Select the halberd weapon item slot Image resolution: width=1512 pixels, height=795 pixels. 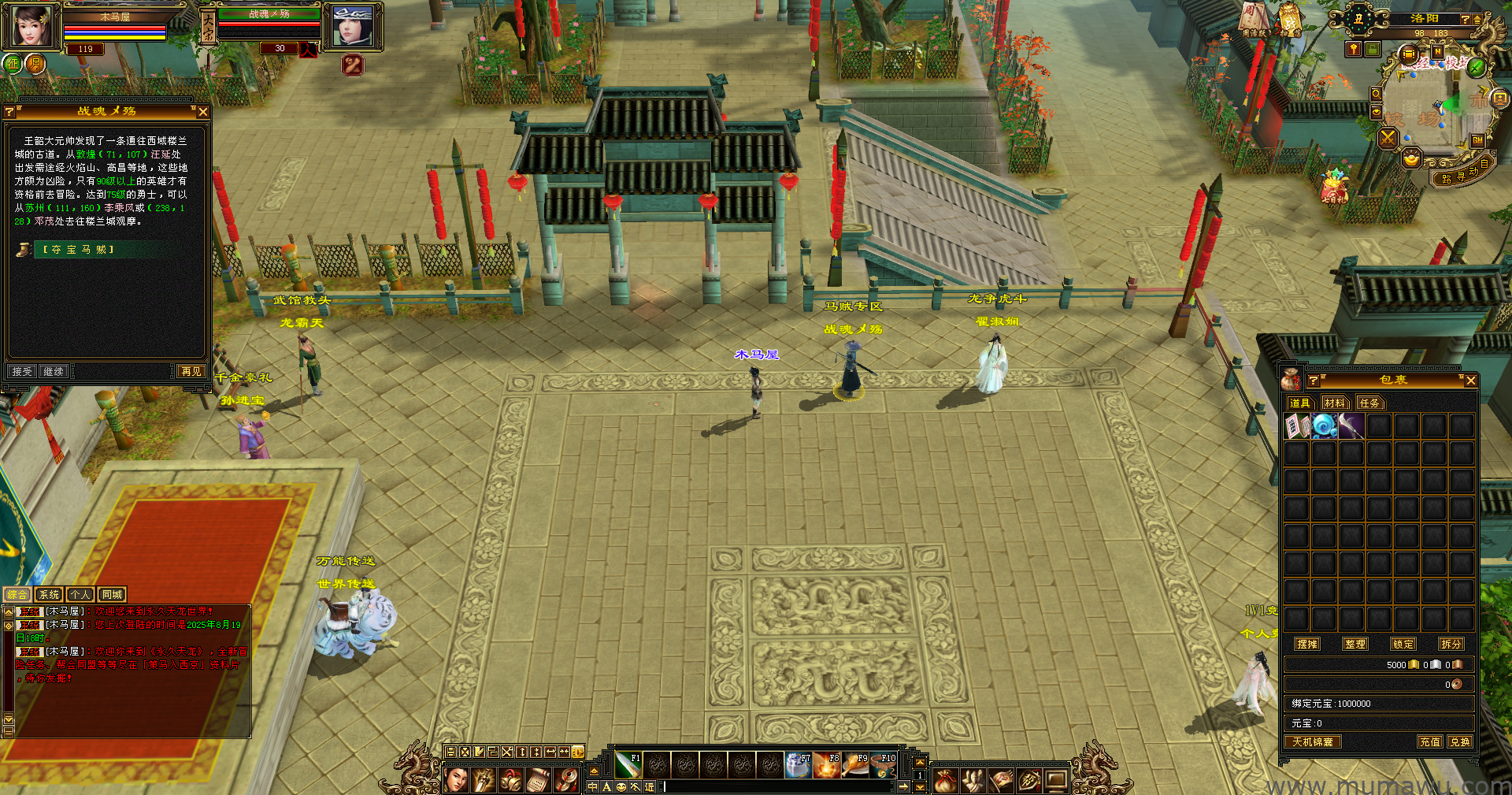[x=1351, y=426]
